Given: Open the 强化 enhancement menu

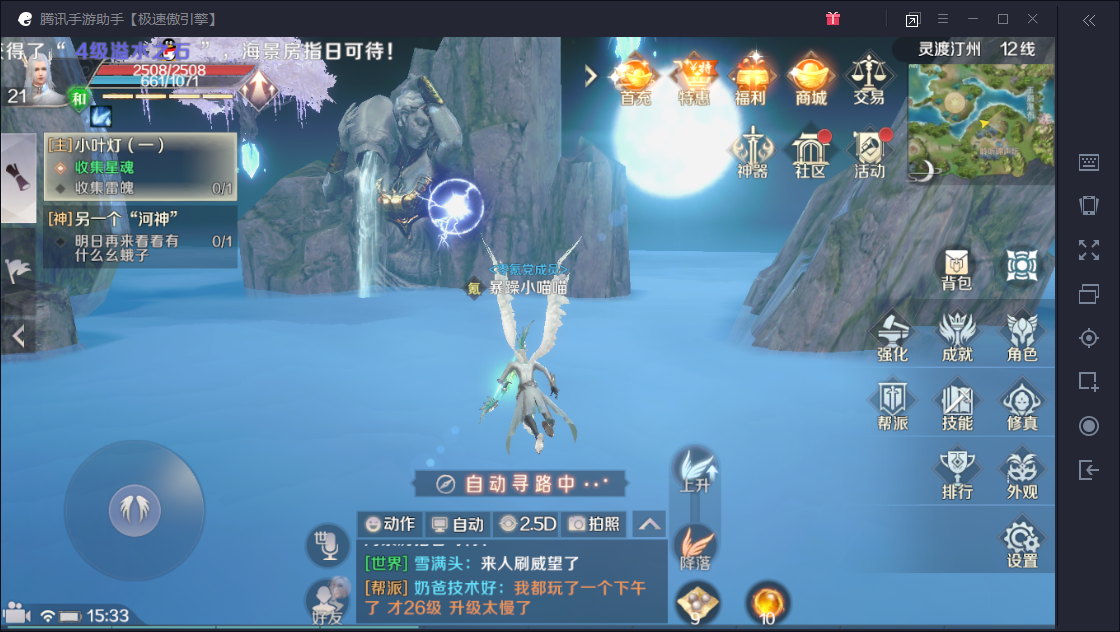Looking at the screenshot, I should click(892, 335).
